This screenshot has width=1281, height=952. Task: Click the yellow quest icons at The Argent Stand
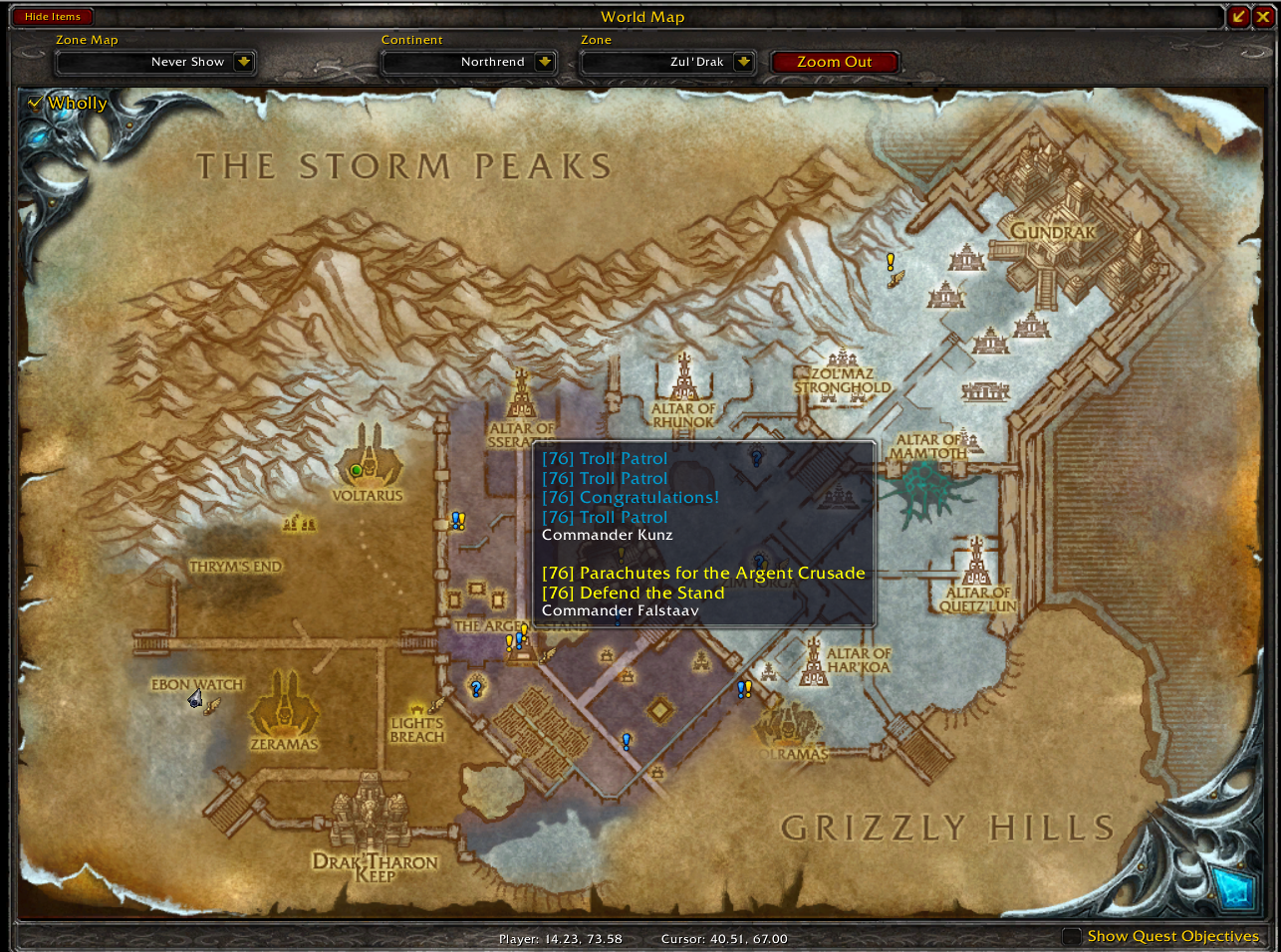[x=514, y=638]
